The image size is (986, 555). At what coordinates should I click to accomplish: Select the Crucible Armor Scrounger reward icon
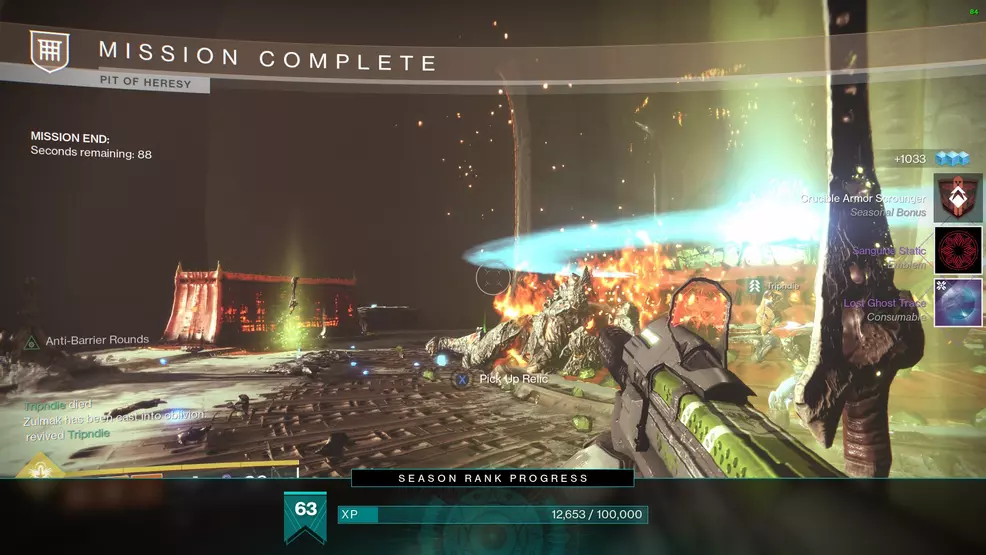pyautogui.click(x=958, y=198)
